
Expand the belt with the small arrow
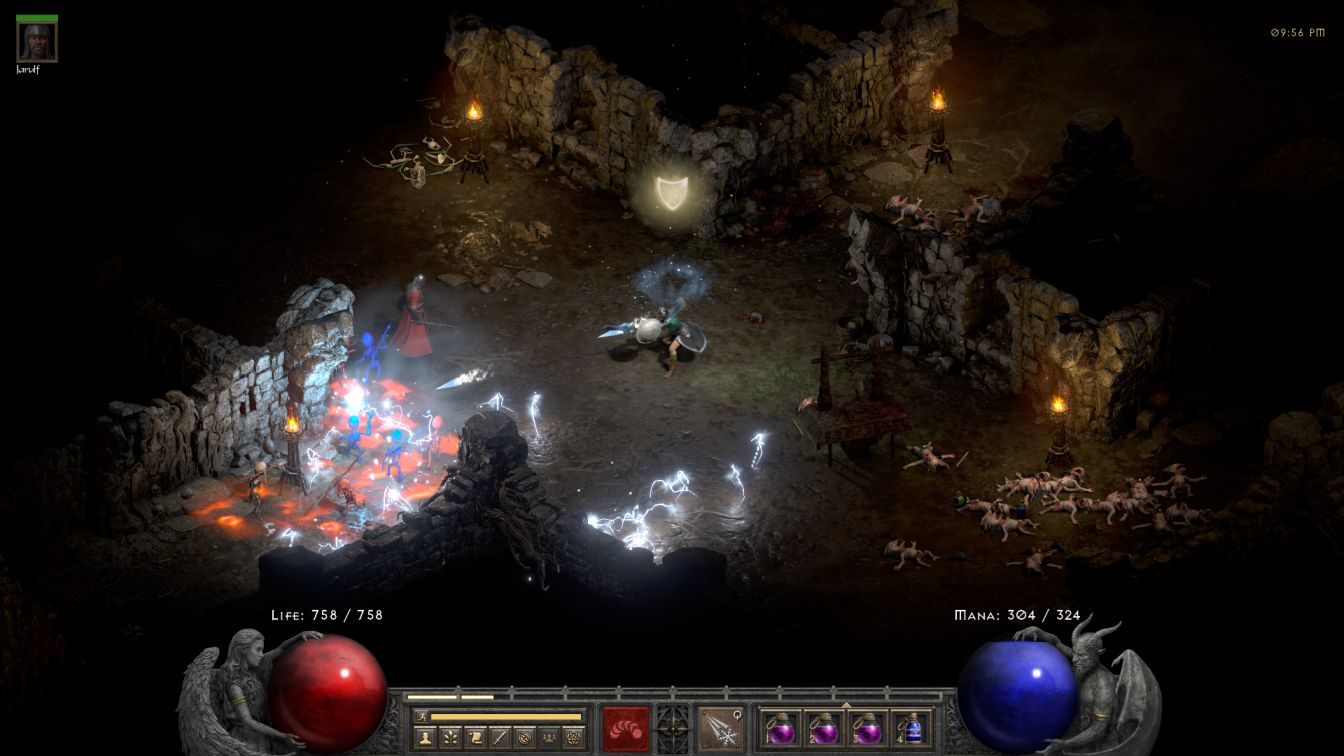pyautogui.click(x=846, y=704)
